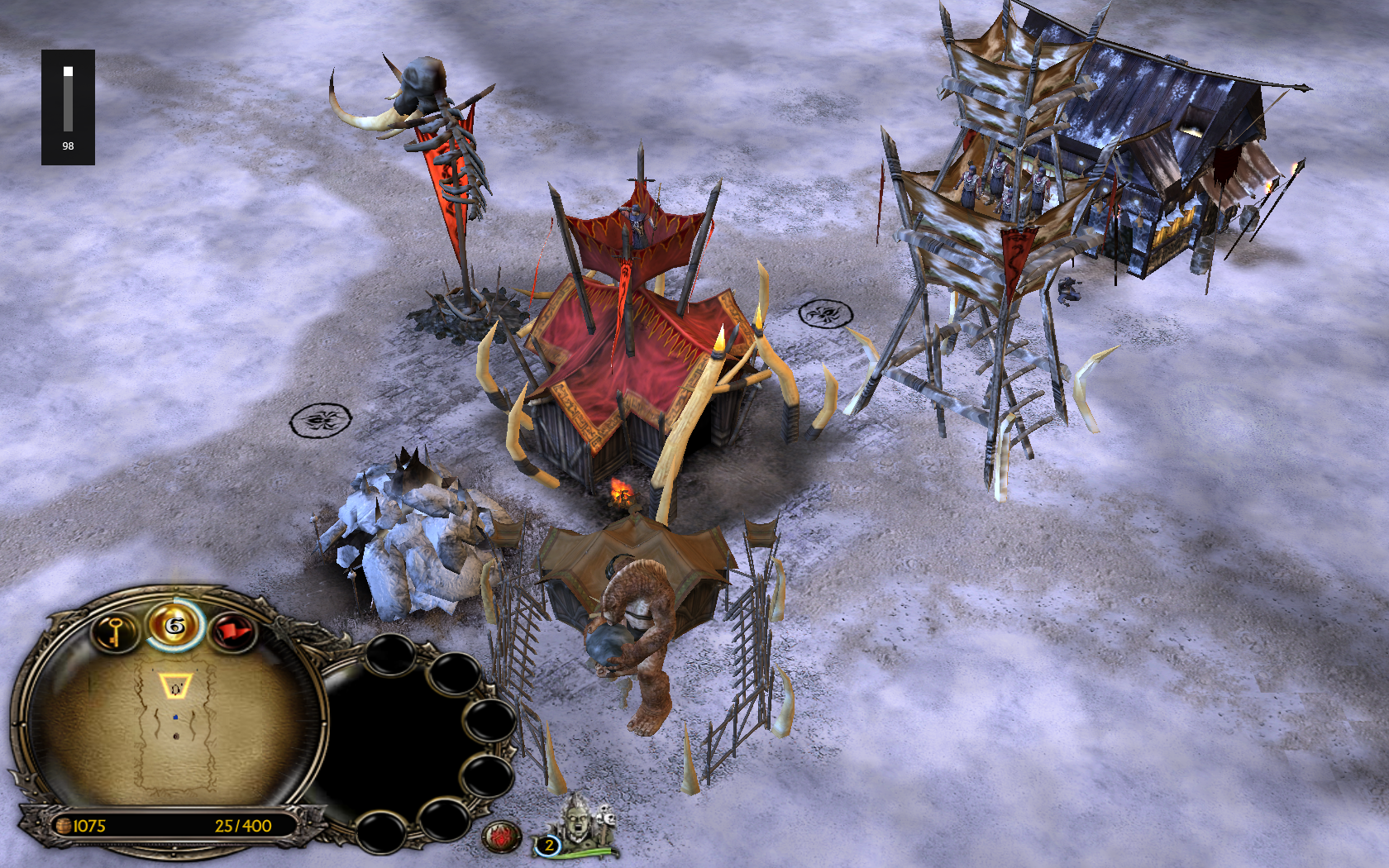Screen dimensions: 1389x868
Task: Open the menu with the golden key button
Action: click(115, 632)
